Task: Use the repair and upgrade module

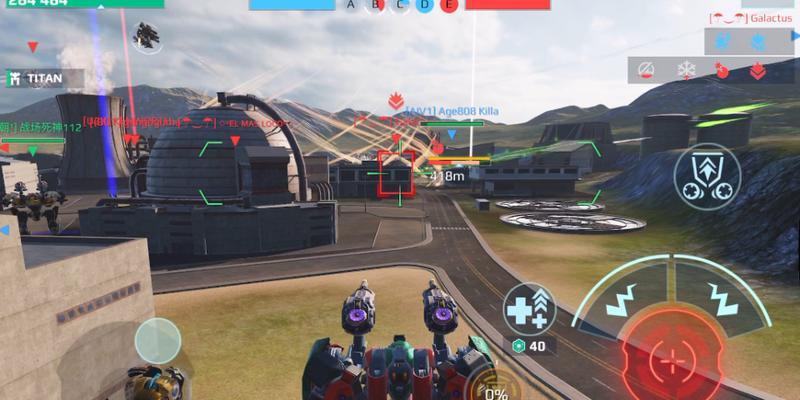Action: tap(528, 308)
